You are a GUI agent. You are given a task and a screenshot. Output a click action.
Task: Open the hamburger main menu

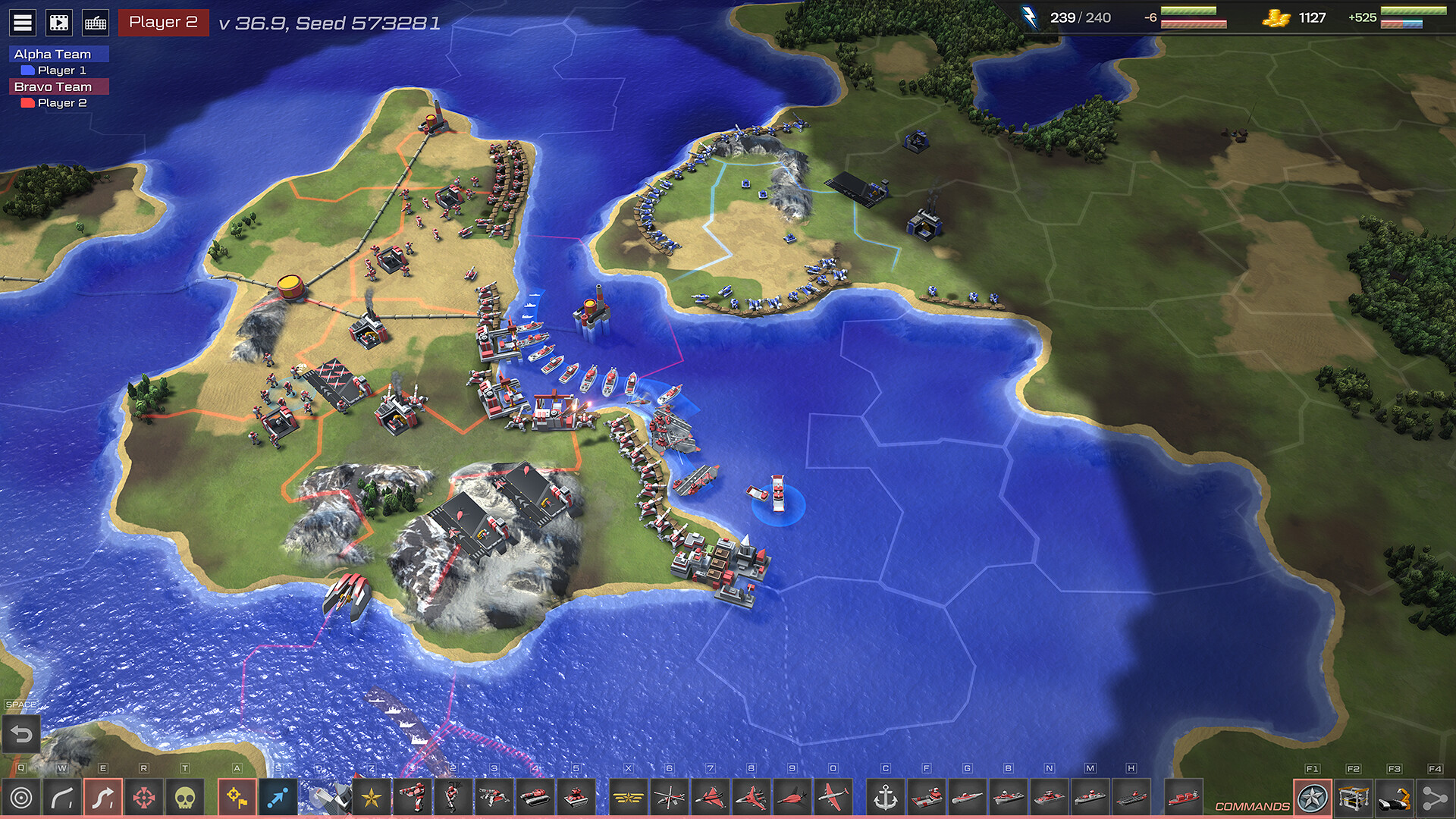click(23, 23)
